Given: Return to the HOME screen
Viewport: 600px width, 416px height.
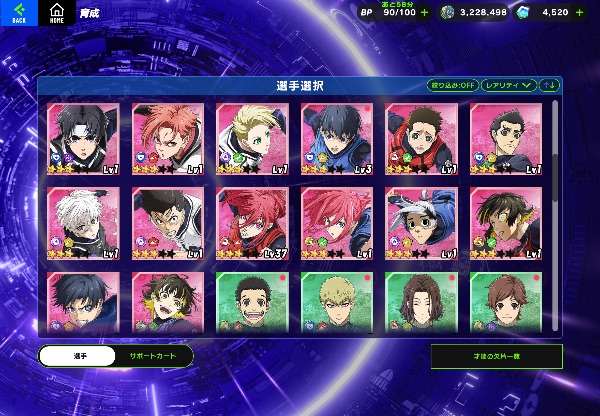Looking at the screenshot, I should (54, 13).
